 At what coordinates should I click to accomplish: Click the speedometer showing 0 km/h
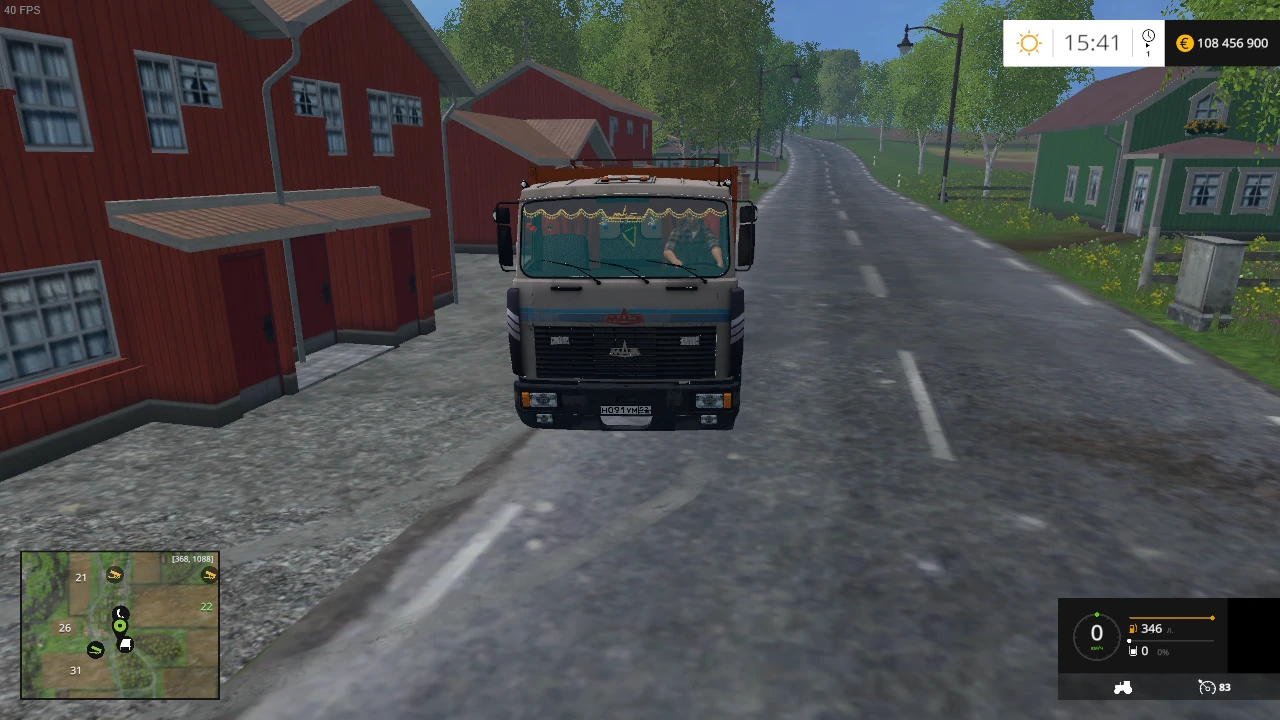[x=1096, y=633]
